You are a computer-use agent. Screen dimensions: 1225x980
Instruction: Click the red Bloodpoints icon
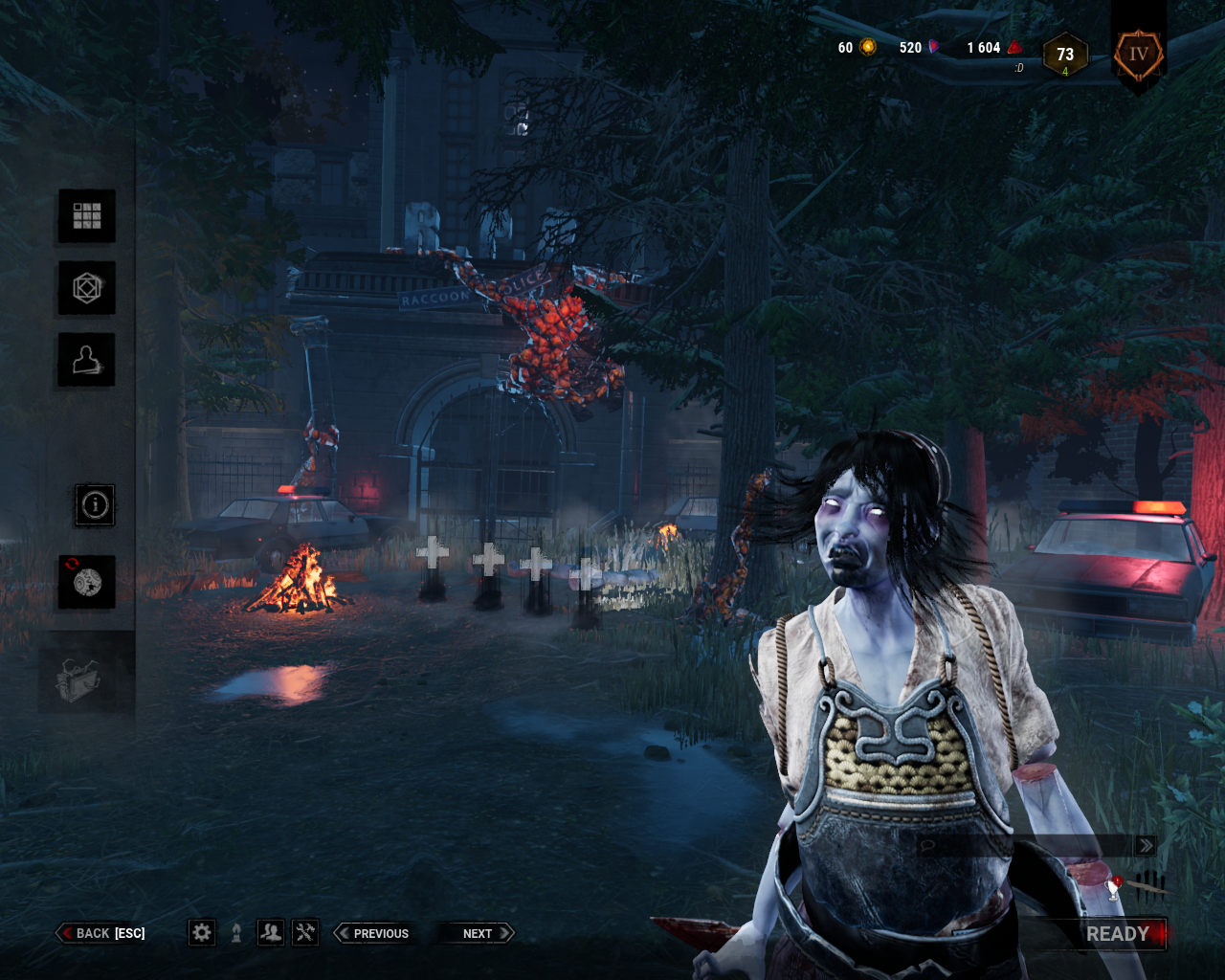pos(1013,46)
